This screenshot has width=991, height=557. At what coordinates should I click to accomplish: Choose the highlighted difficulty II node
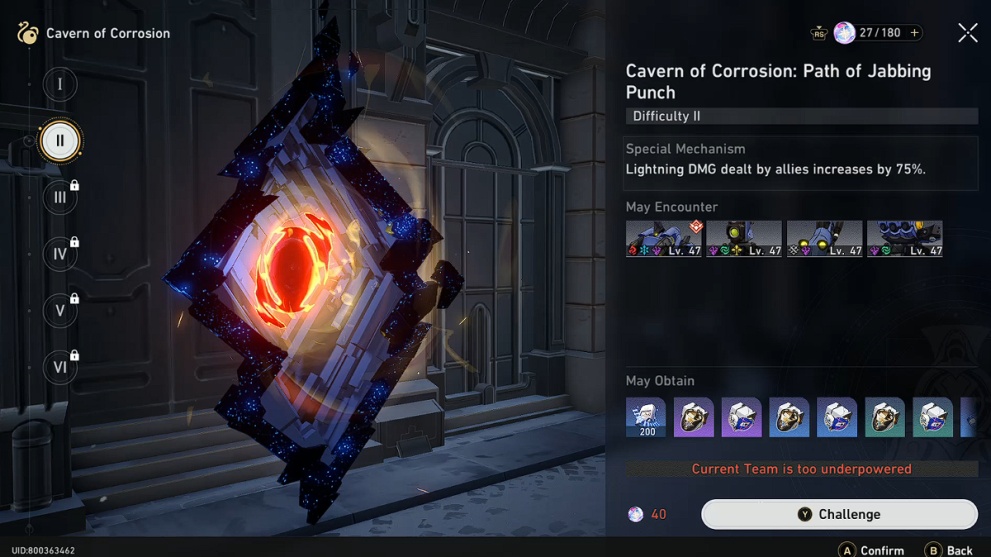59,141
